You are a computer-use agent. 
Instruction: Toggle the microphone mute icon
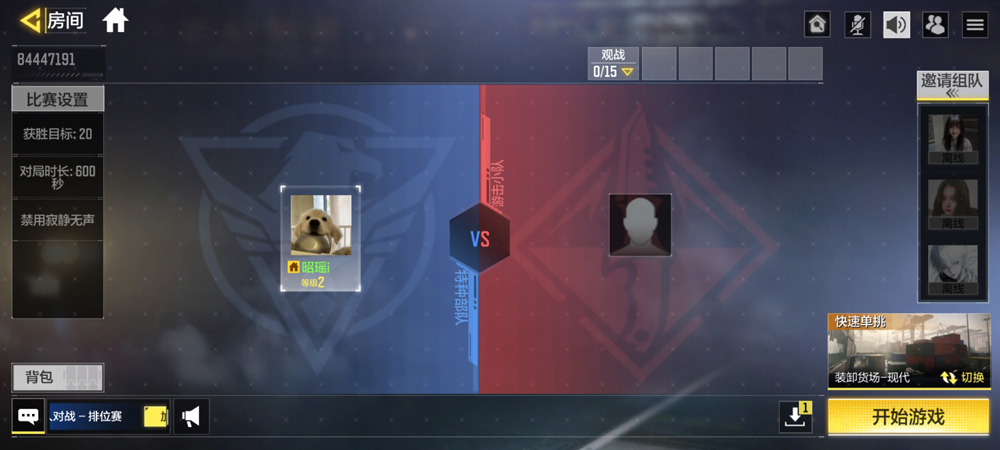tap(857, 25)
